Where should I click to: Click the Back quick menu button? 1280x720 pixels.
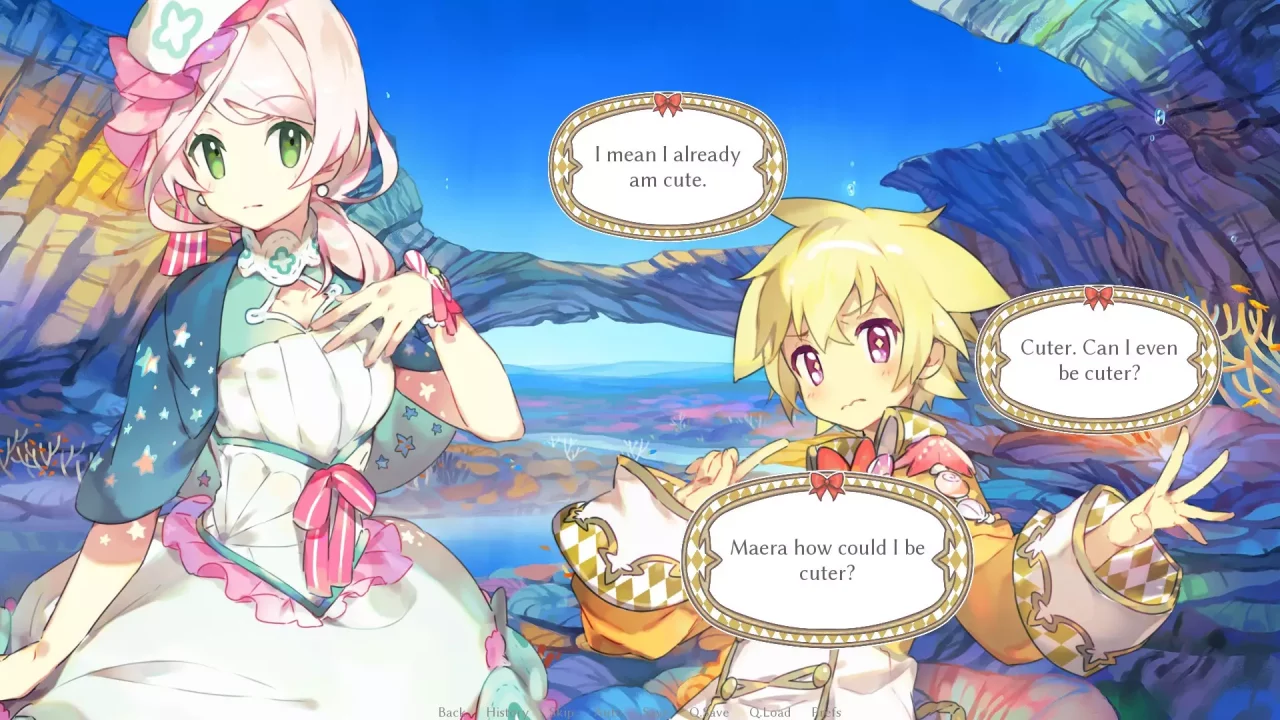tap(451, 712)
